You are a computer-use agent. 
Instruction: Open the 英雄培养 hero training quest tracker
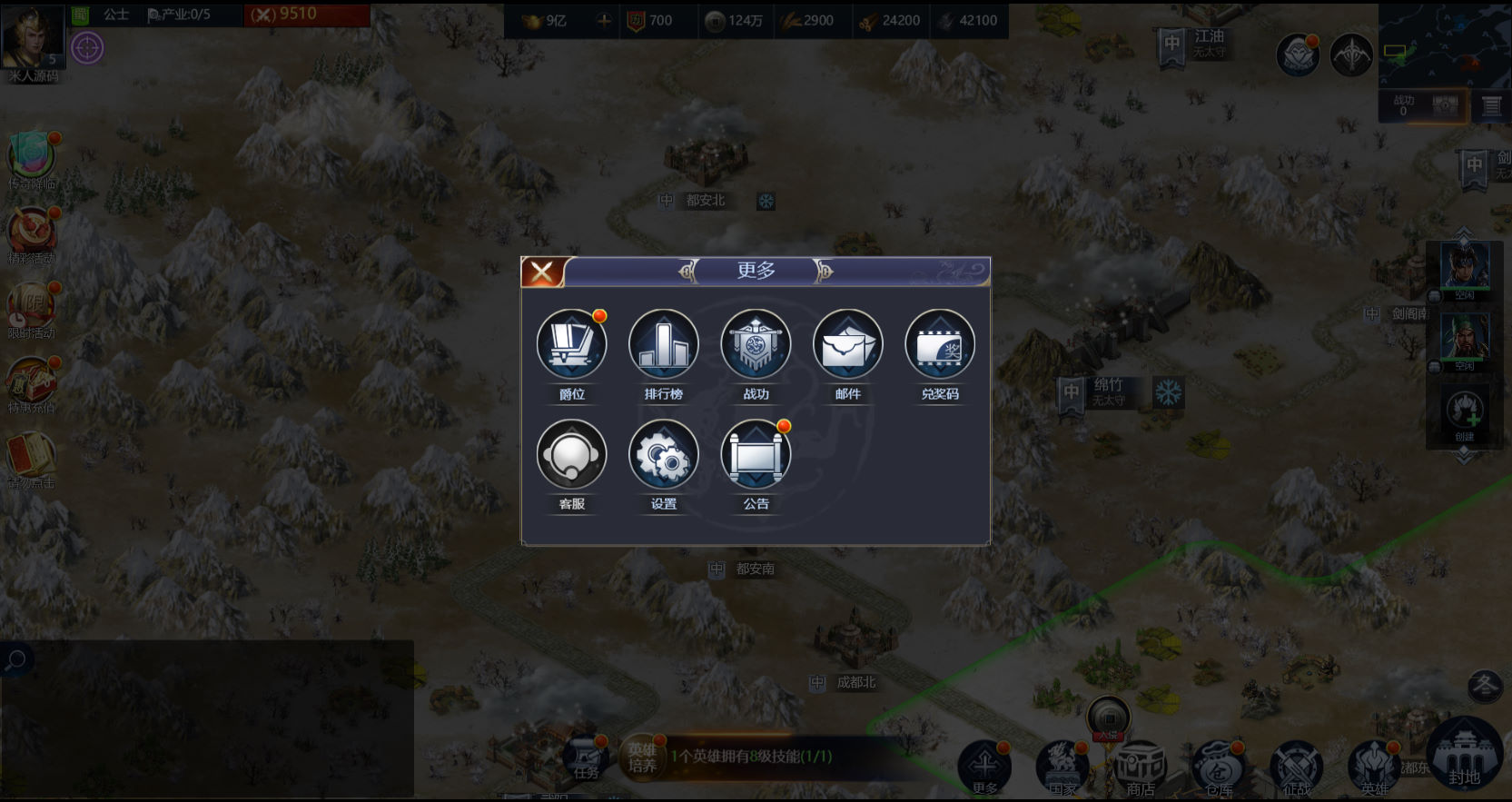[643, 757]
